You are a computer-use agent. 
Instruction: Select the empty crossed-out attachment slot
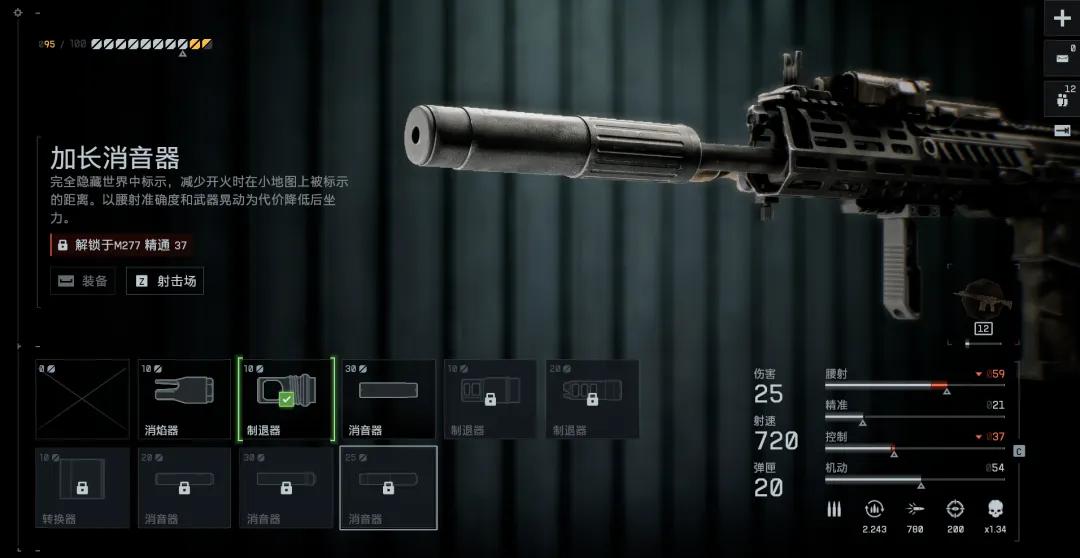(x=83, y=399)
